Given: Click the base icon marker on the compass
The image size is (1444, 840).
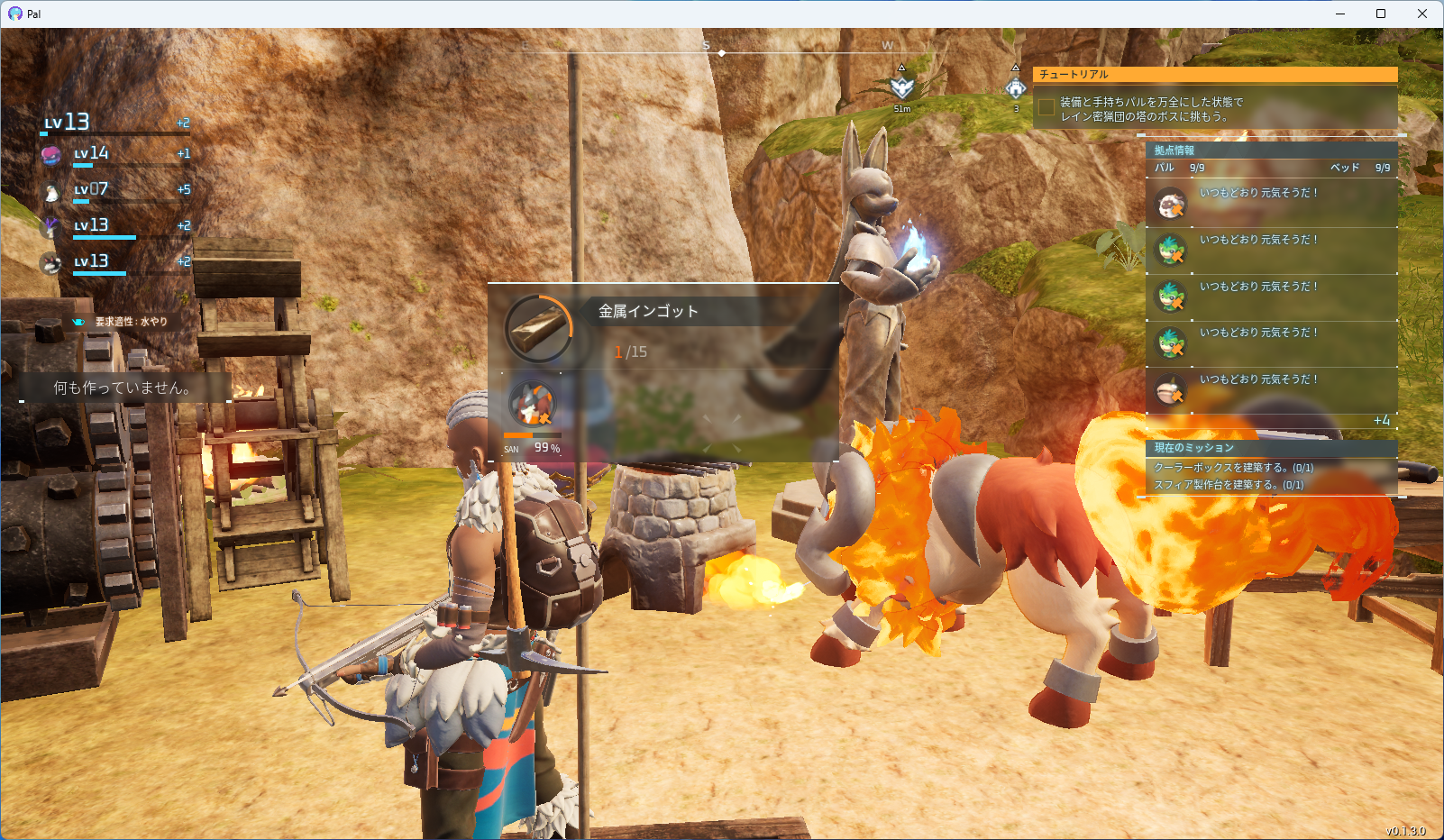Looking at the screenshot, I should pyautogui.click(x=1016, y=87).
